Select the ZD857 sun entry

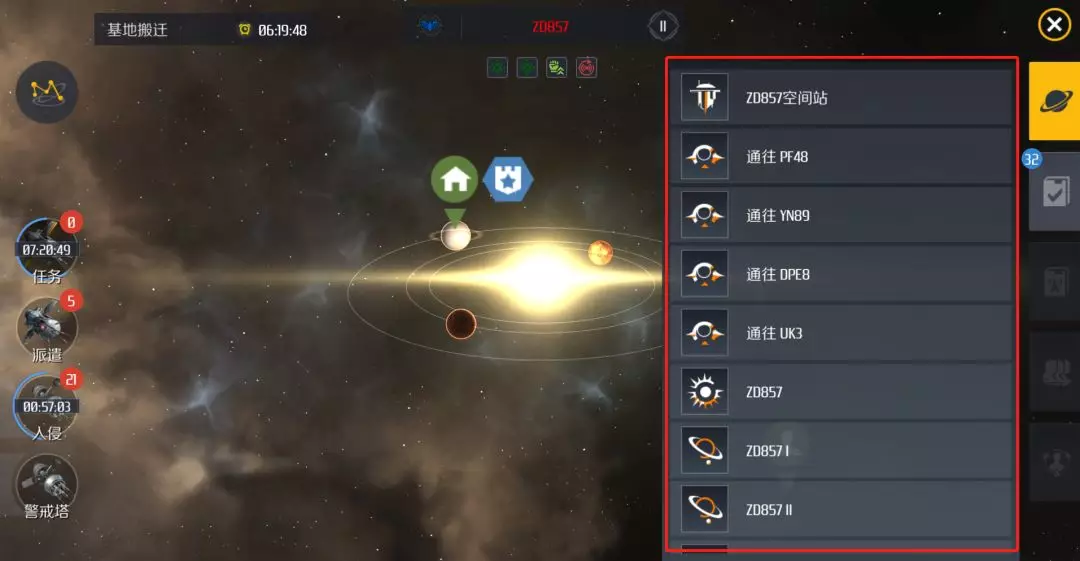[x=841, y=392]
